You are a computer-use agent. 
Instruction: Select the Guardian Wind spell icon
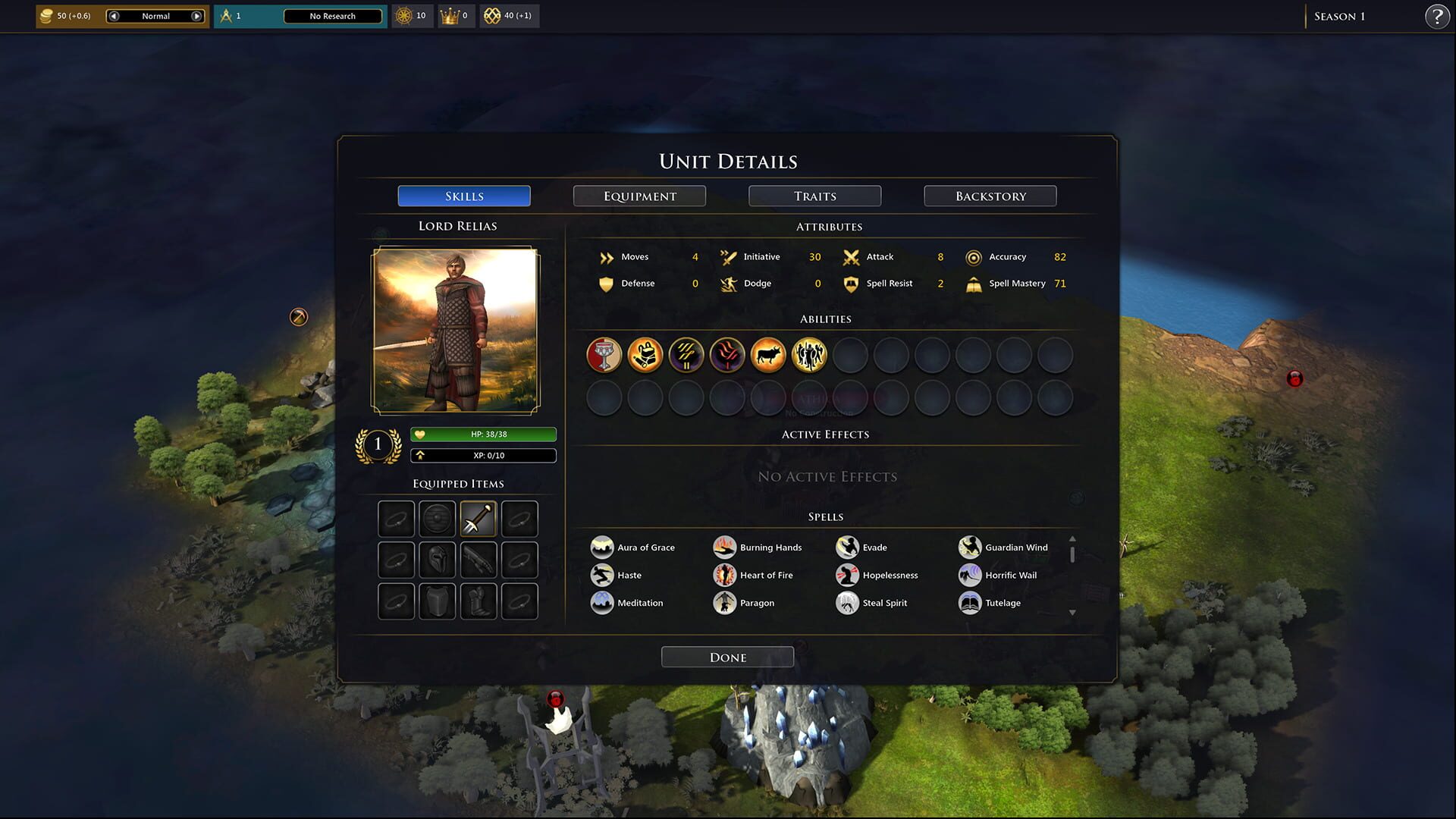pos(969,547)
